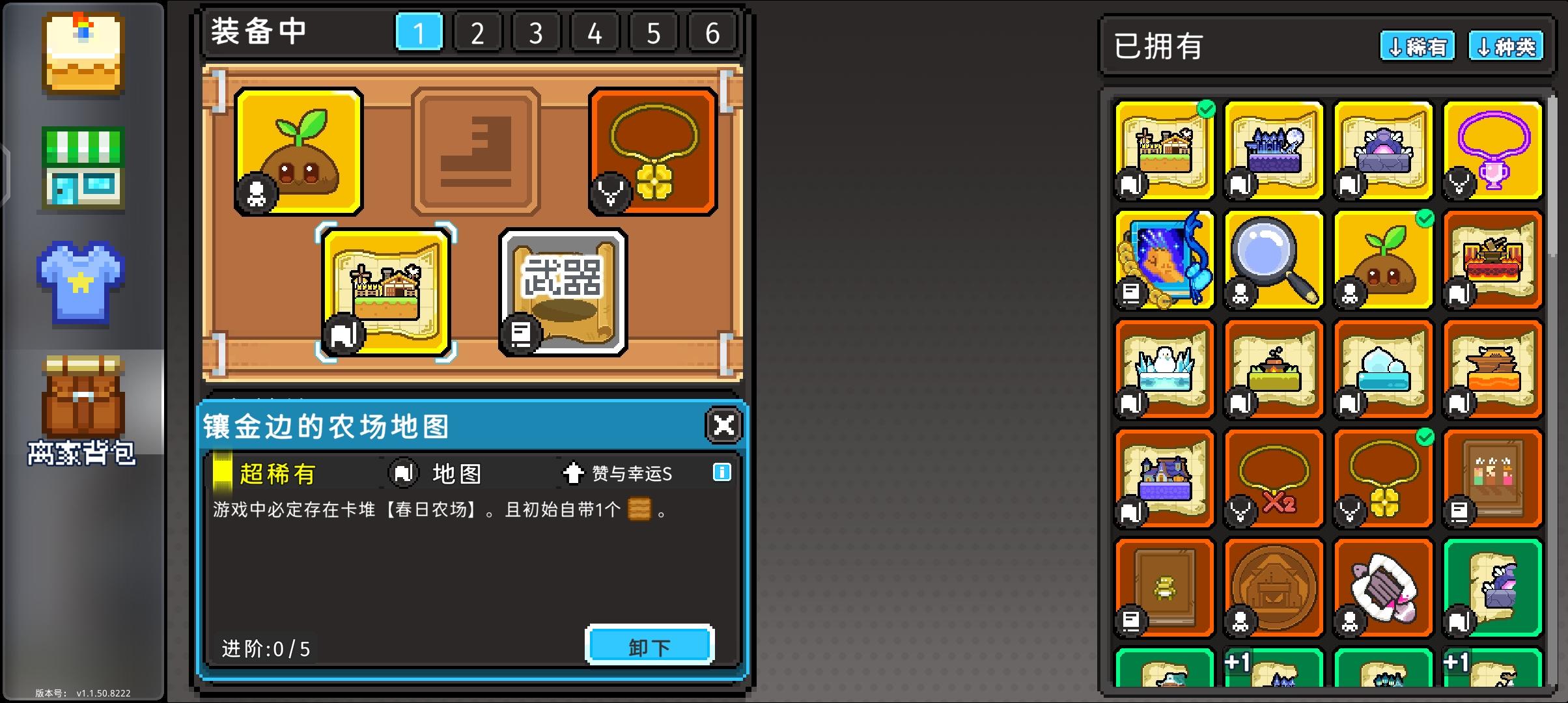
Task: Open the 稀有 sort option
Action: point(1418,46)
